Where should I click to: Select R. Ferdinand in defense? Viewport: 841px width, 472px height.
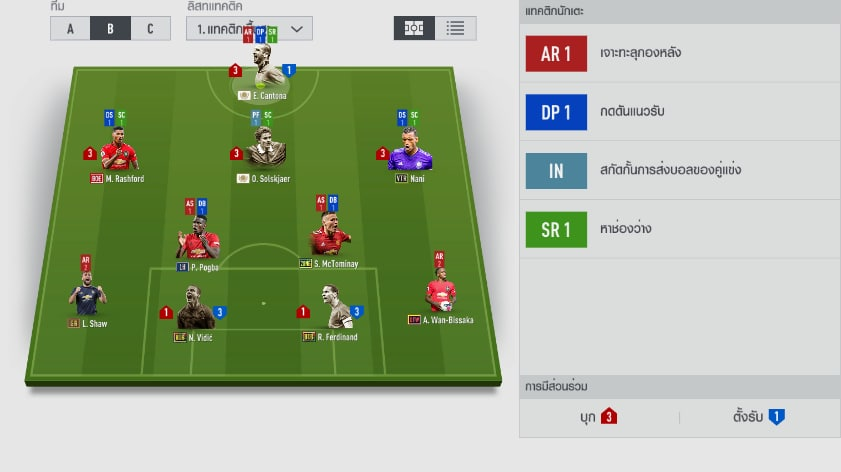[331, 310]
